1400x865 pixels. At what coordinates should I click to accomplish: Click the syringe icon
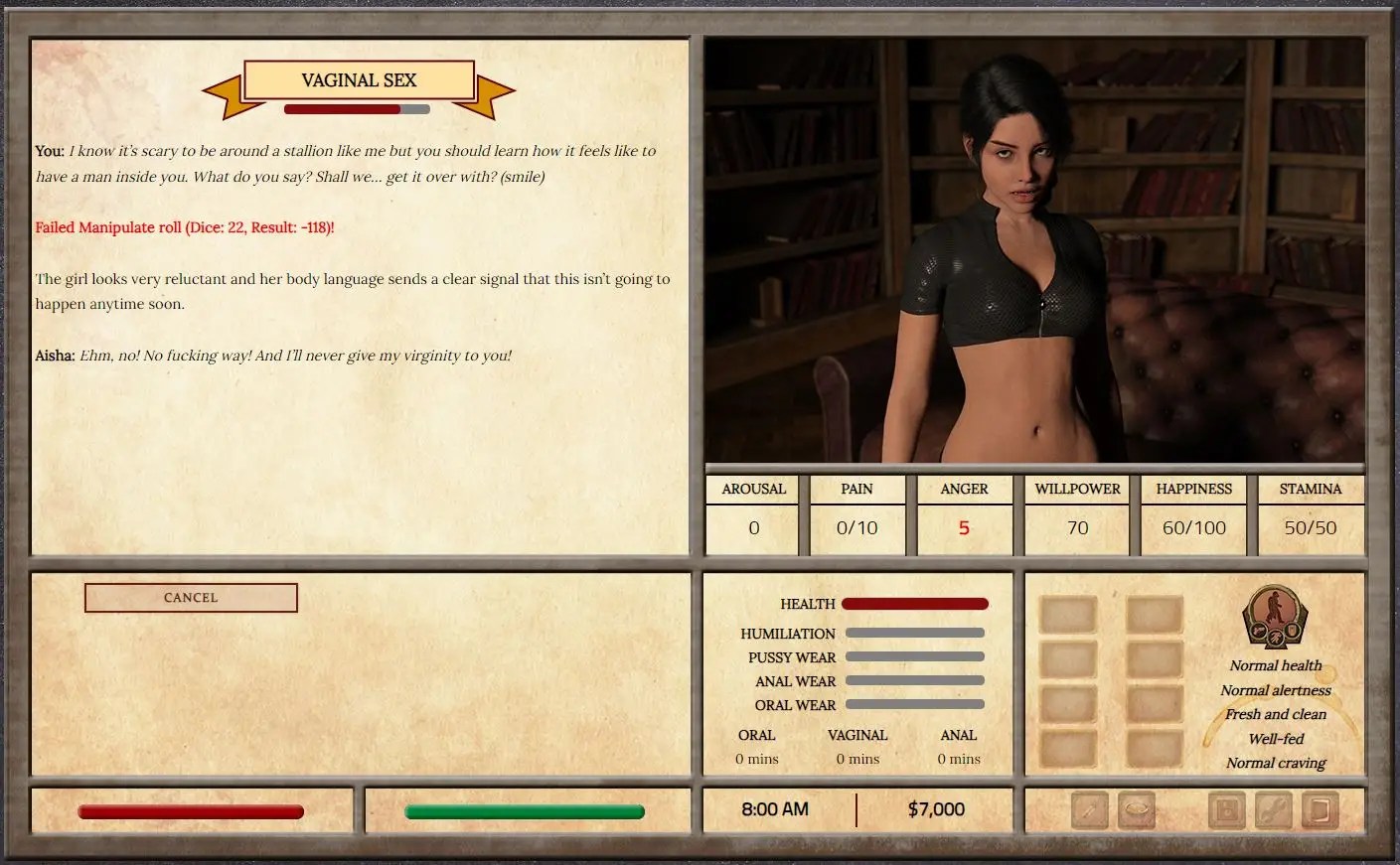point(1090,810)
